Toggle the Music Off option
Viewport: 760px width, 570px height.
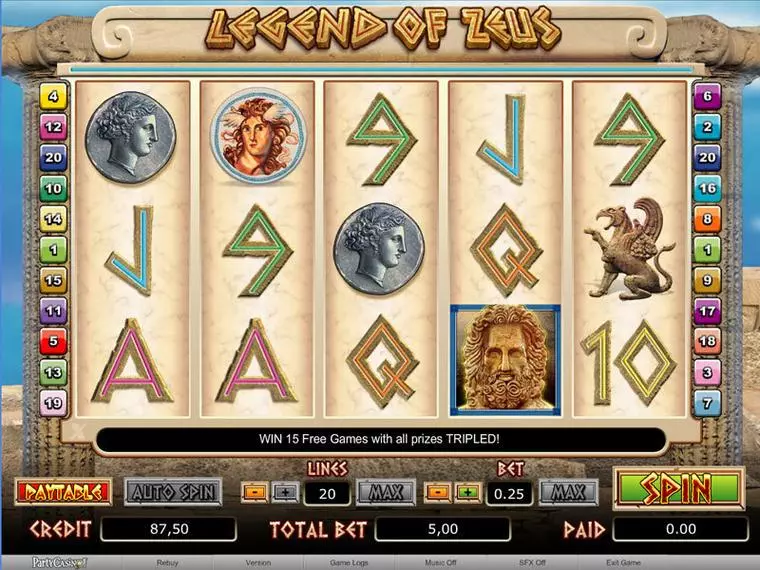click(440, 563)
